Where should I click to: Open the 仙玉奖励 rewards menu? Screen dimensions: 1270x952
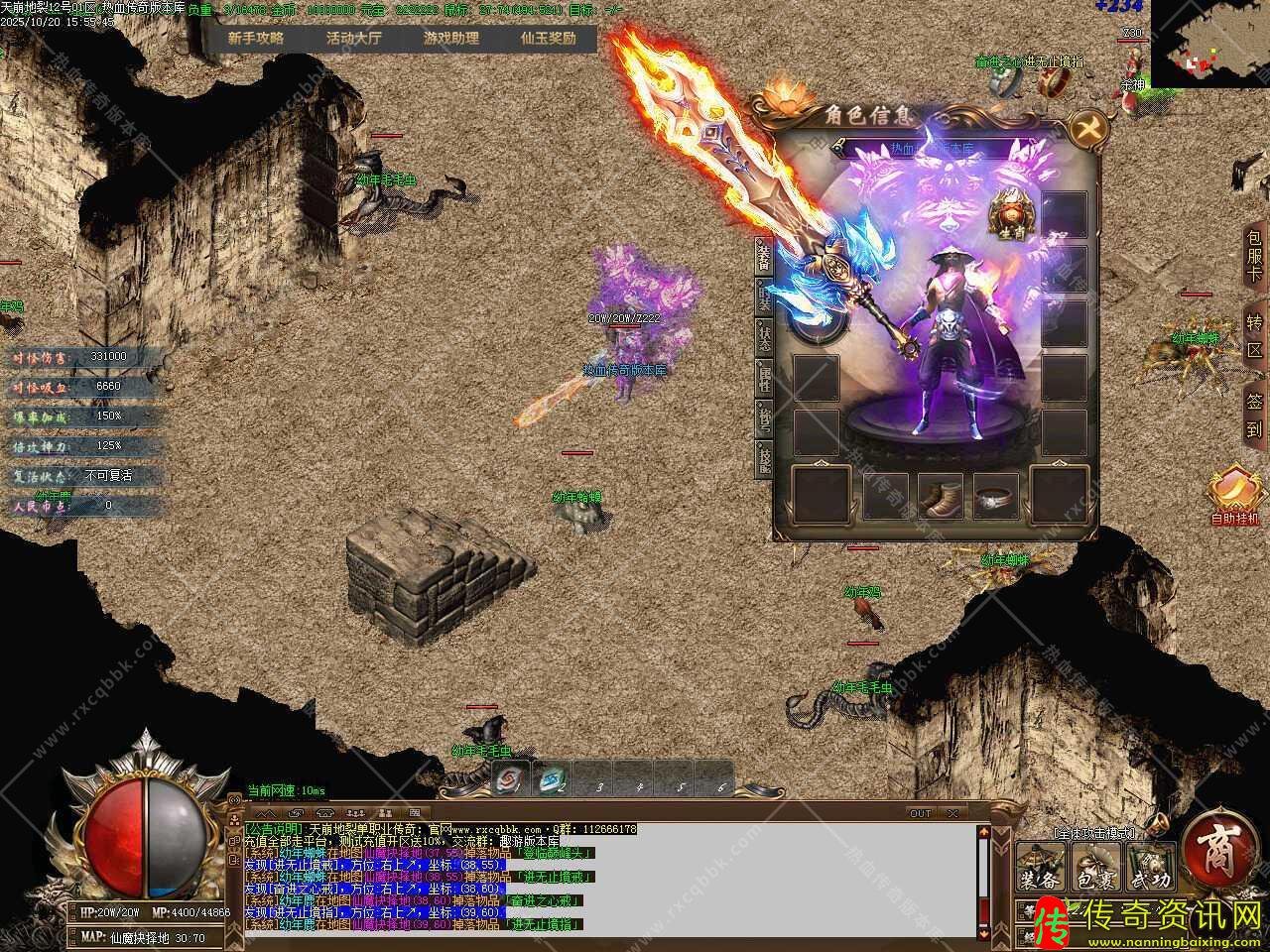(548, 39)
